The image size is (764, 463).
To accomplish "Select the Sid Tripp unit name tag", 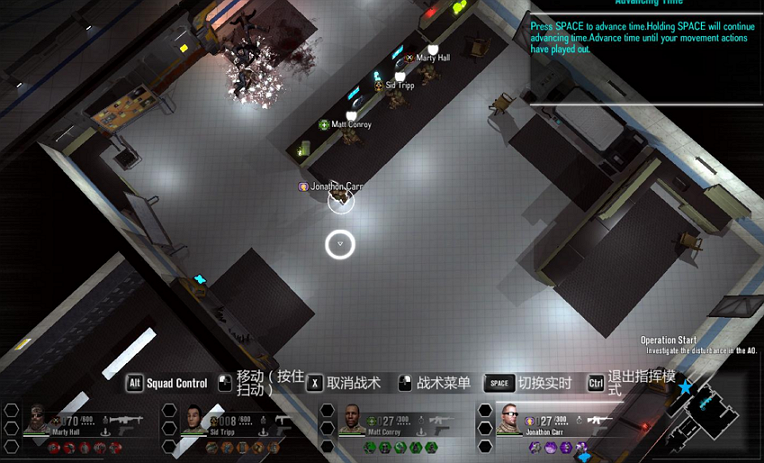I will coord(399,86).
